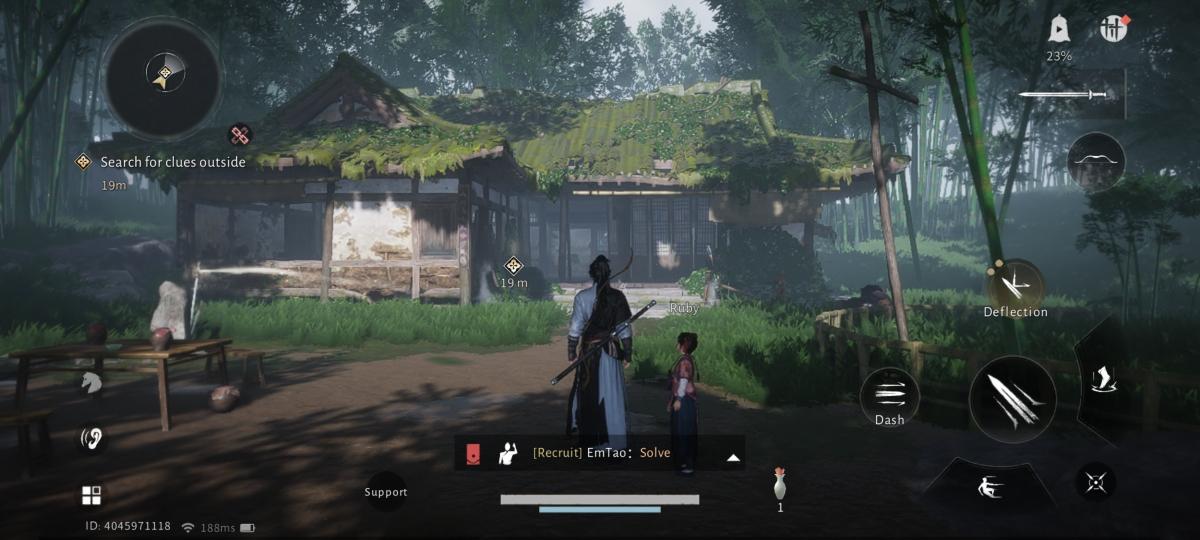This screenshot has height=540, width=1200.
Task: Activate the Dash skill
Action: [x=889, y=398]
